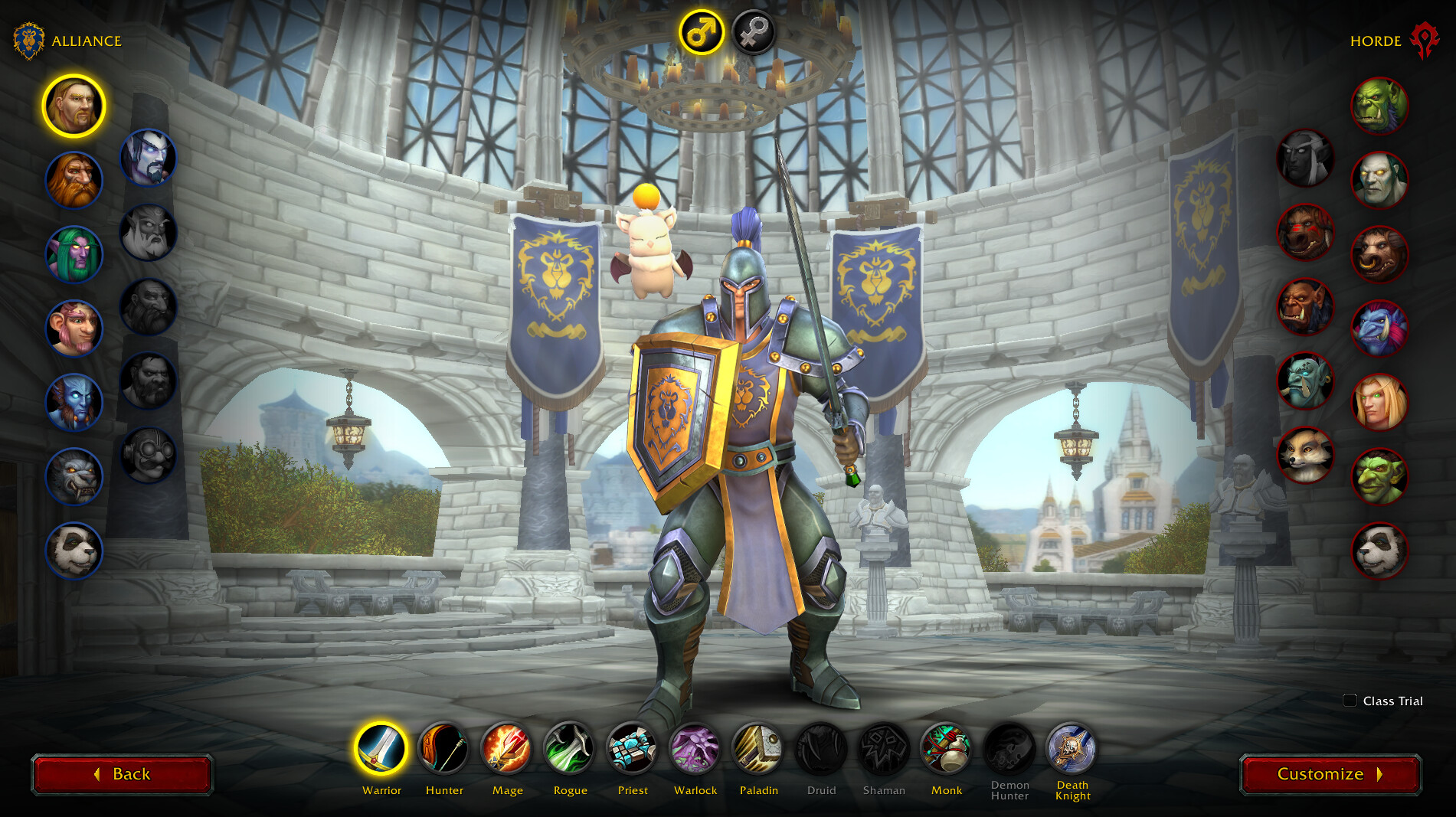
Task: Click the Back button
Action: click(122, 774)
